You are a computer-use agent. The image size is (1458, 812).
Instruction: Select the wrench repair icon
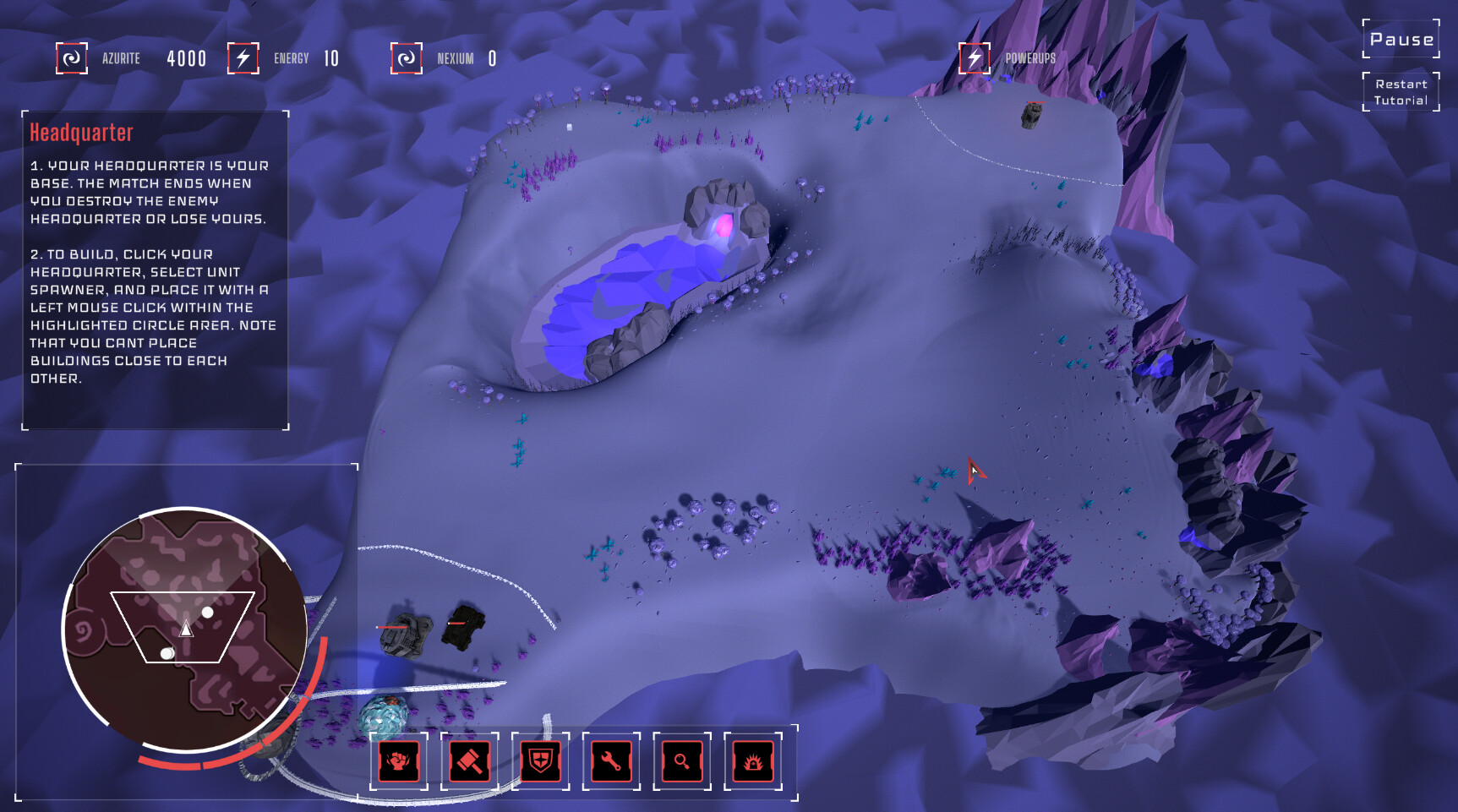pos(611,761)
